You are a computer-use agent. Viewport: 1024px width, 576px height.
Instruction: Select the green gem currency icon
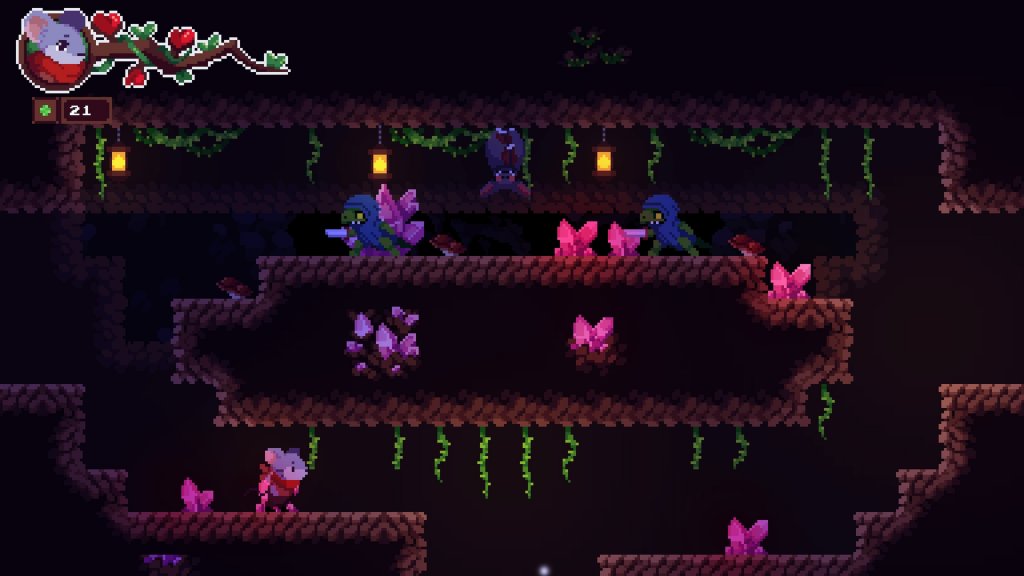click(x=45, y=110)
